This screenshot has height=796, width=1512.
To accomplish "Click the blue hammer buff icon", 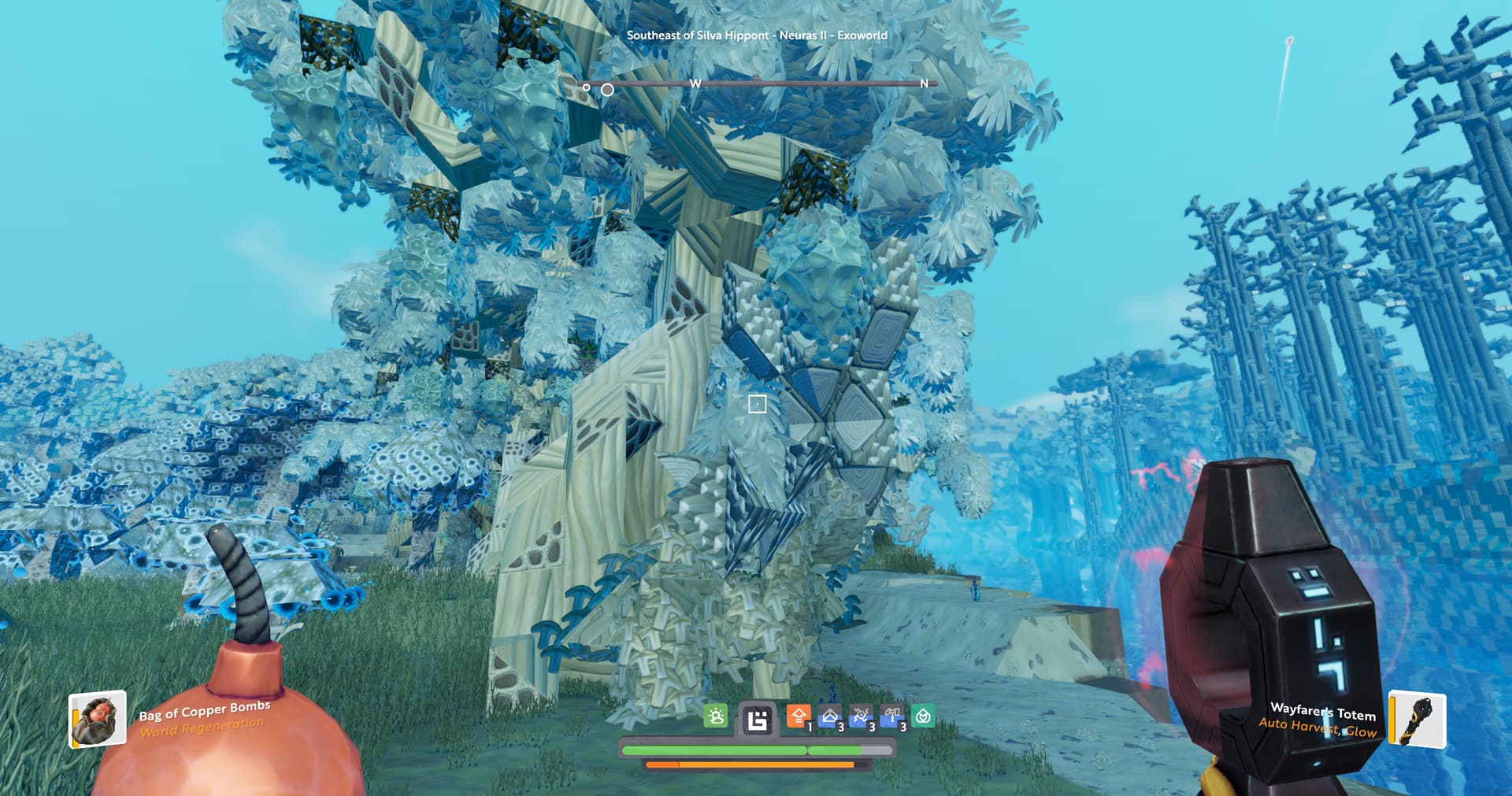I will [891, 716].
